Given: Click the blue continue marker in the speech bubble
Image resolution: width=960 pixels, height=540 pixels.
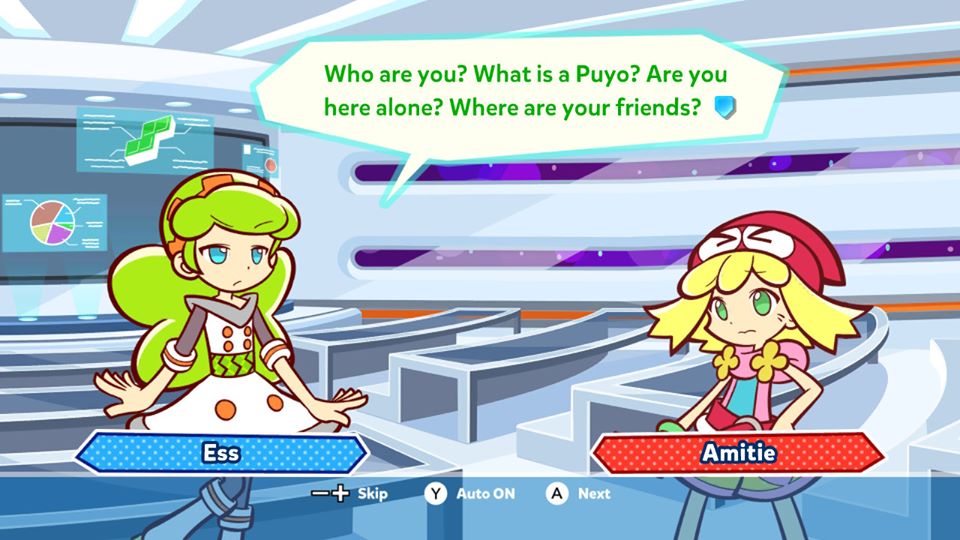Looking at the screenshot, I should tap(725, 108).
